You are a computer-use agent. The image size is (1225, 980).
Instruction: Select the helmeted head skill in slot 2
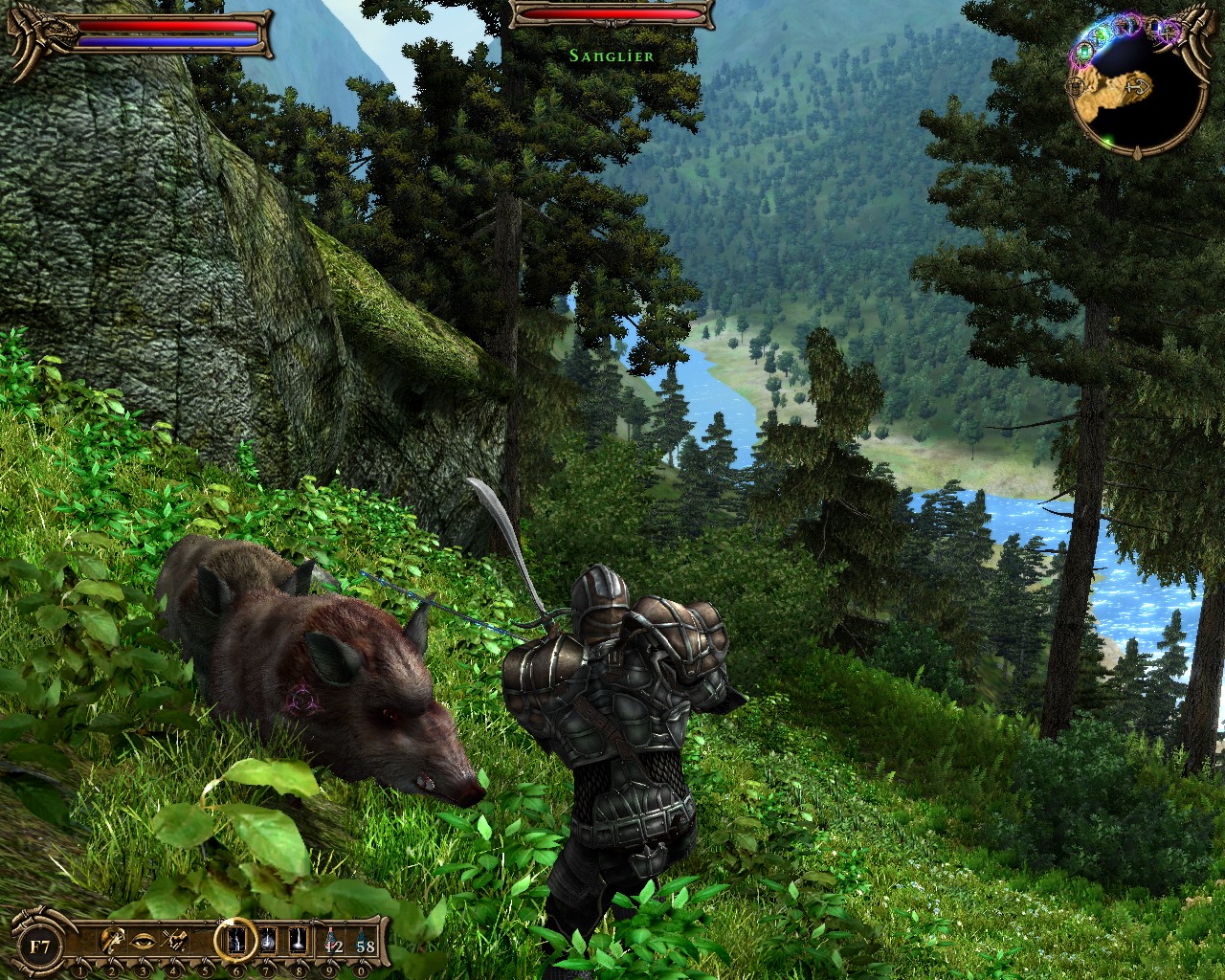pyautogui.click(x=113, y=941)
